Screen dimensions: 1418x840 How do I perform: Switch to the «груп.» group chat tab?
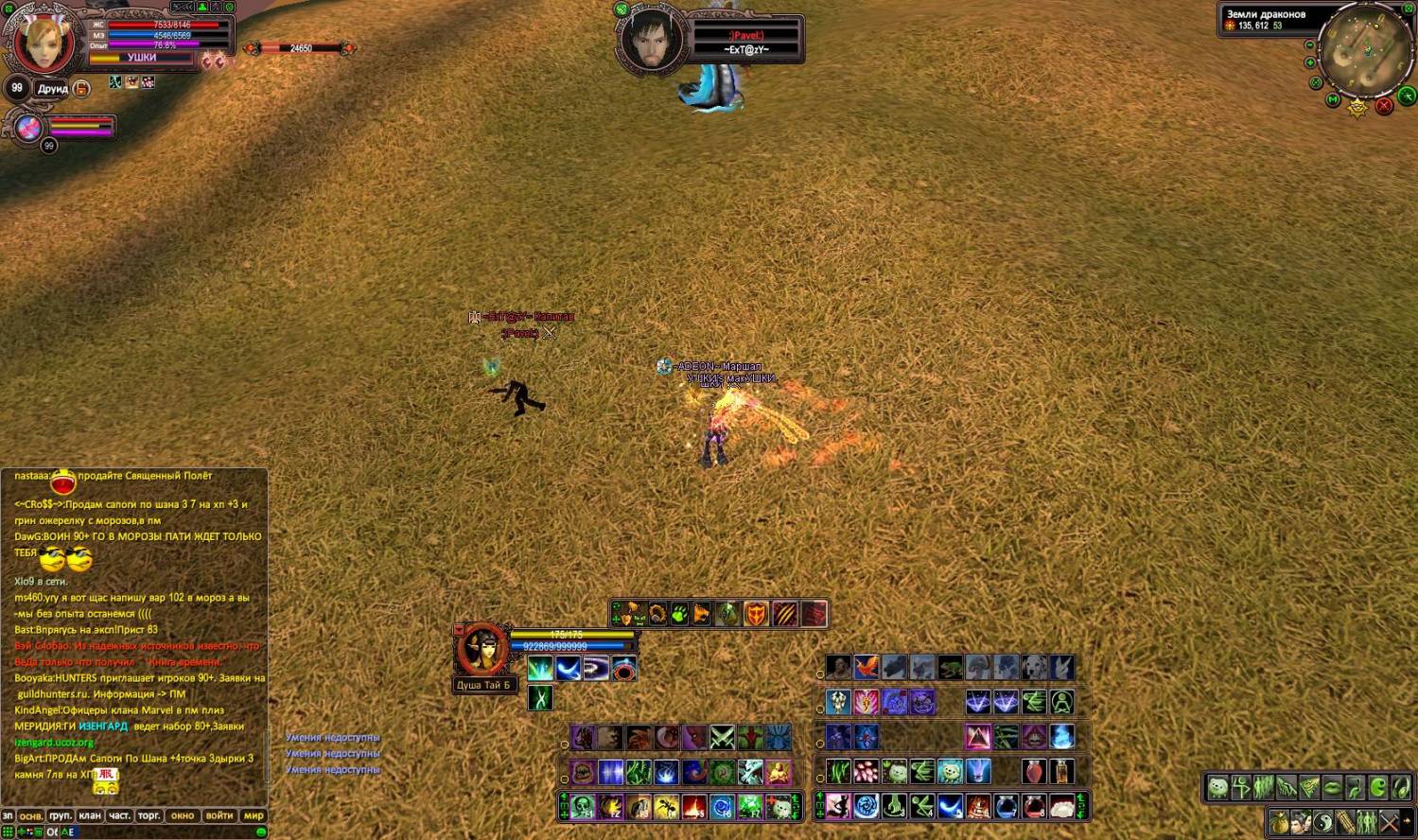(61, 815)
